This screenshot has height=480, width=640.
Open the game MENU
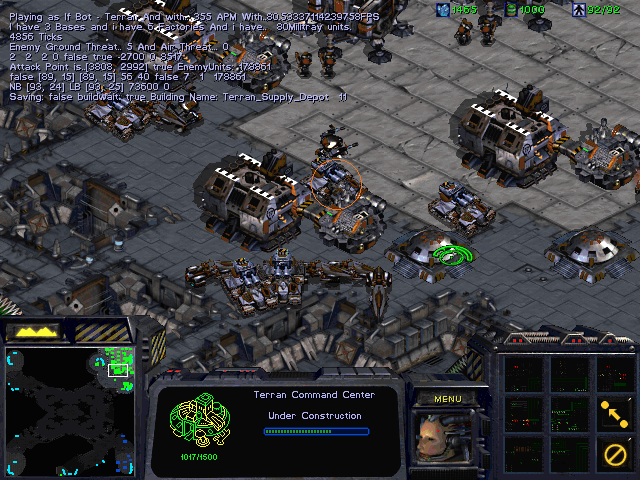(446, 398)
